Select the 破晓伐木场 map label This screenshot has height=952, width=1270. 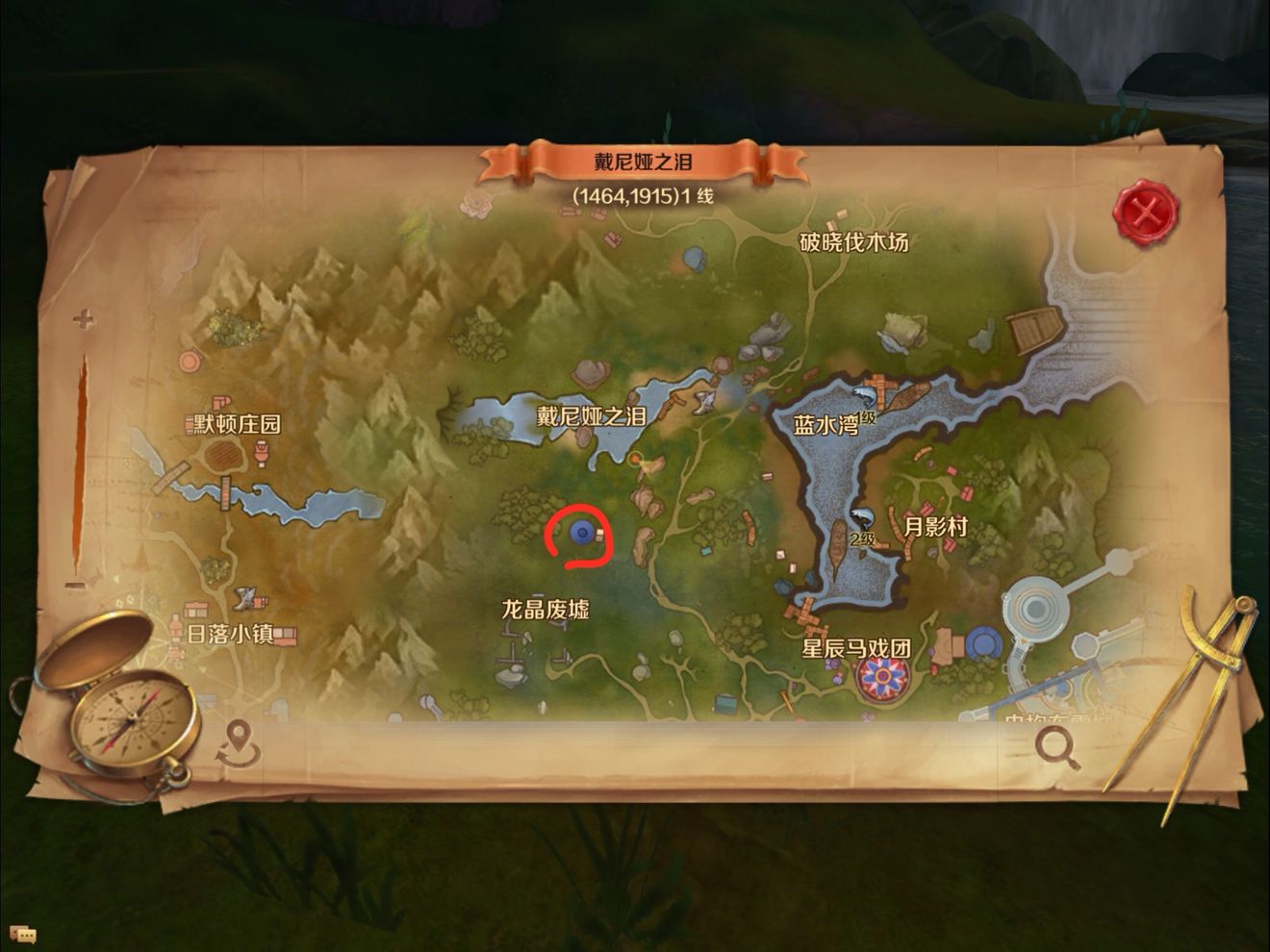[x=855, y=243]
